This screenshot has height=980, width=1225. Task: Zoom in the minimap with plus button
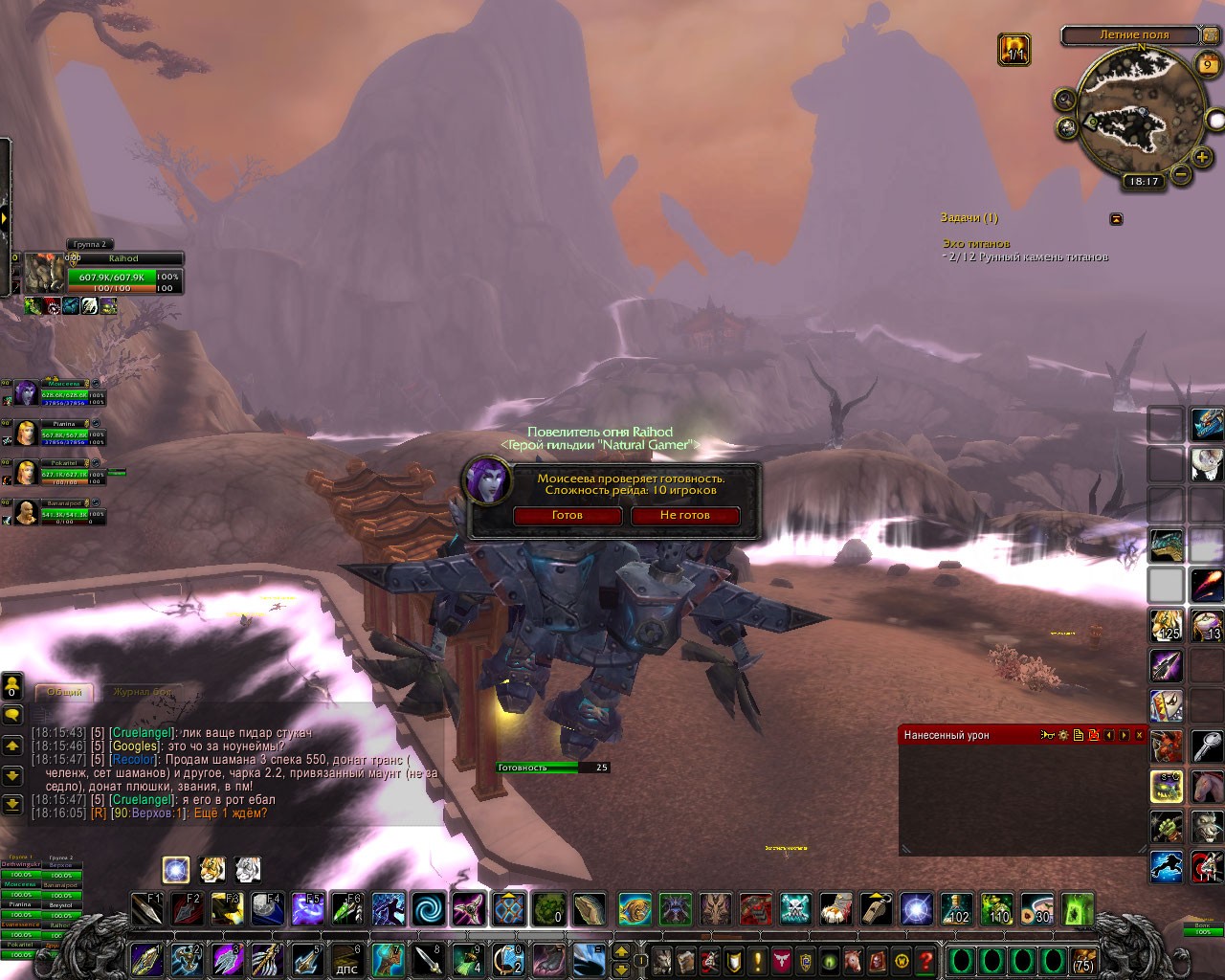tap(1202, 157)
